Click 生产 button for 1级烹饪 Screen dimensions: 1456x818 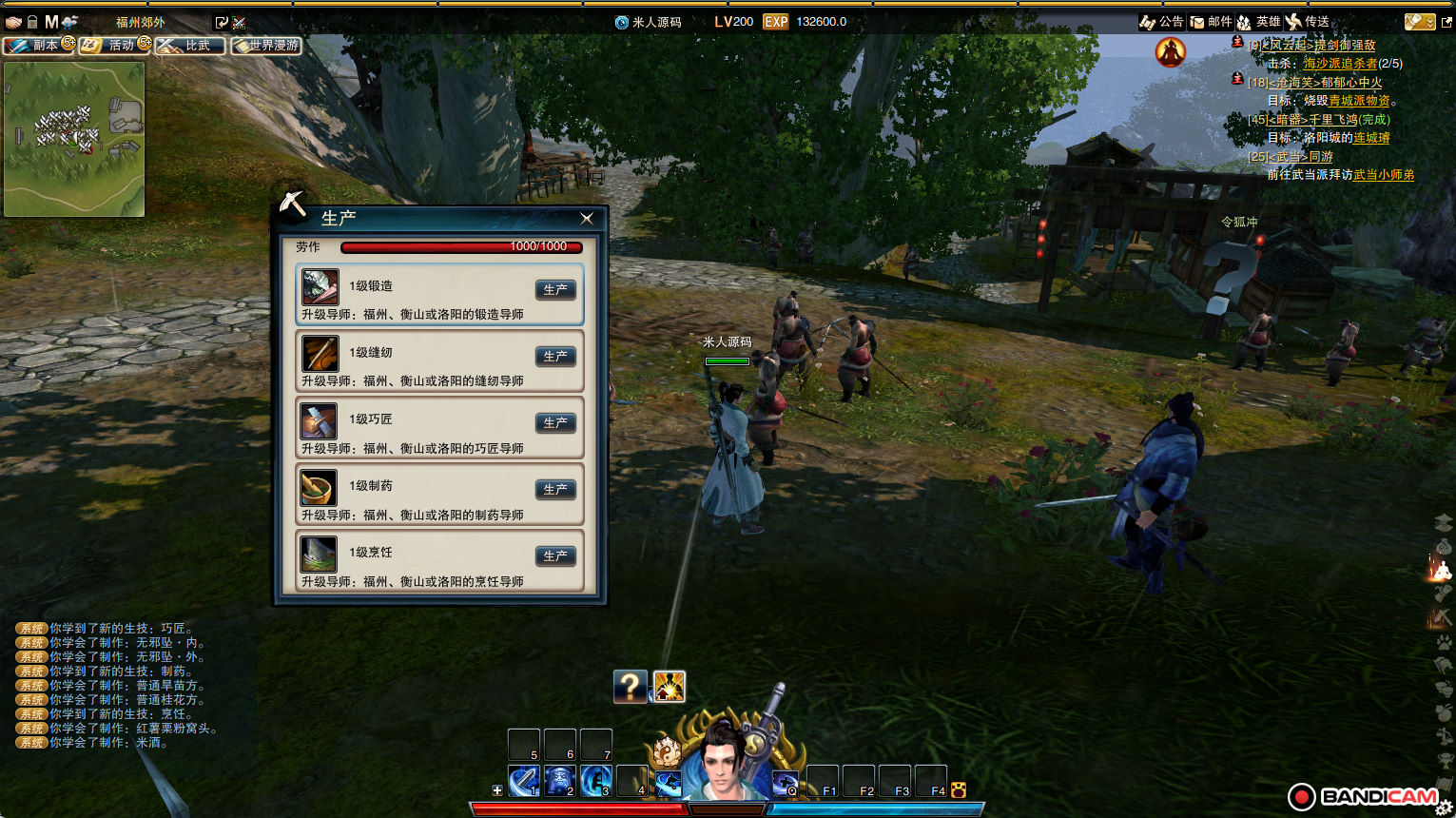pos(555,555)
